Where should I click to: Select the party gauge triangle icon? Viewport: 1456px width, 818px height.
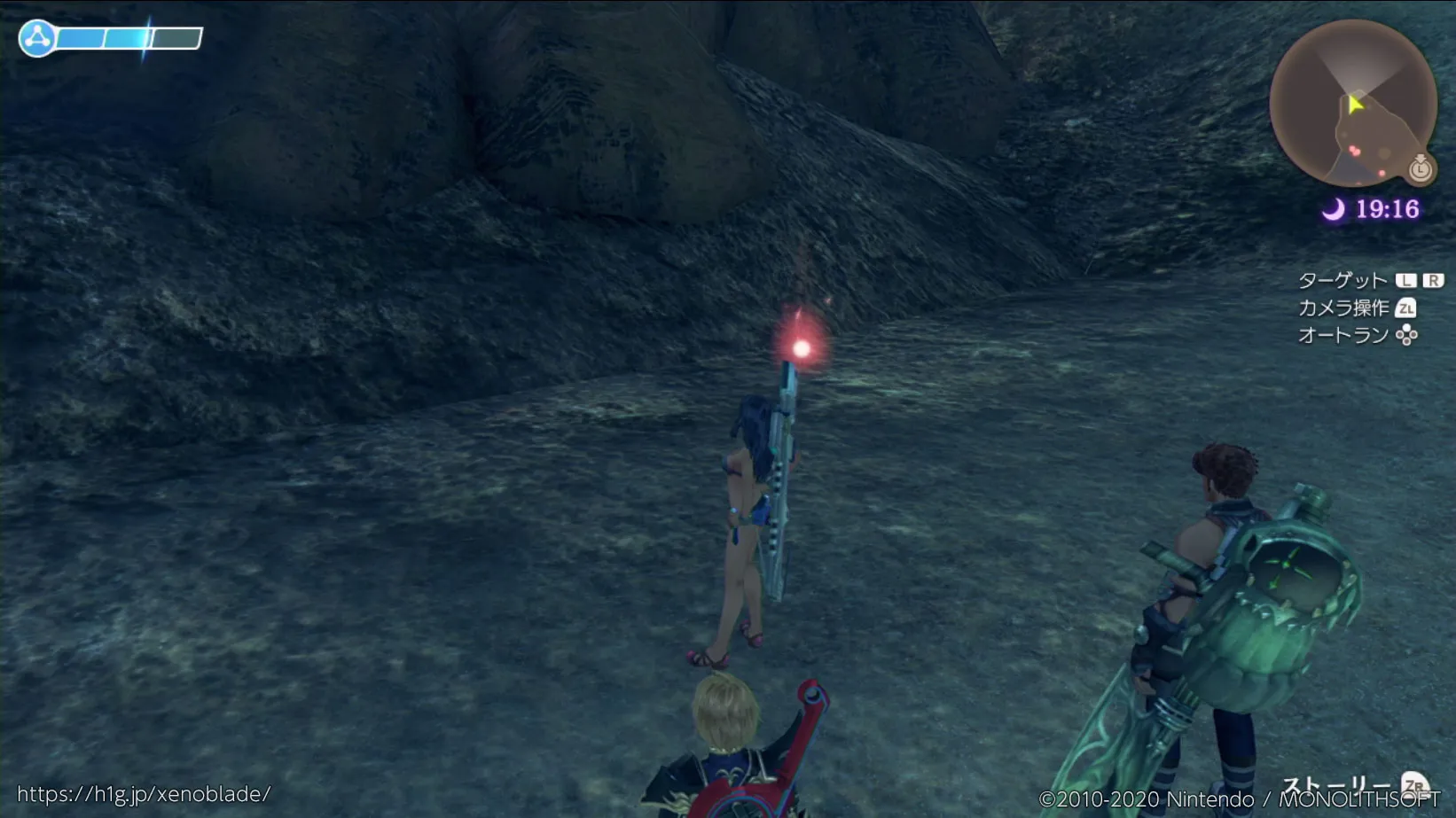pyautogui.click(x=37, y=38)
